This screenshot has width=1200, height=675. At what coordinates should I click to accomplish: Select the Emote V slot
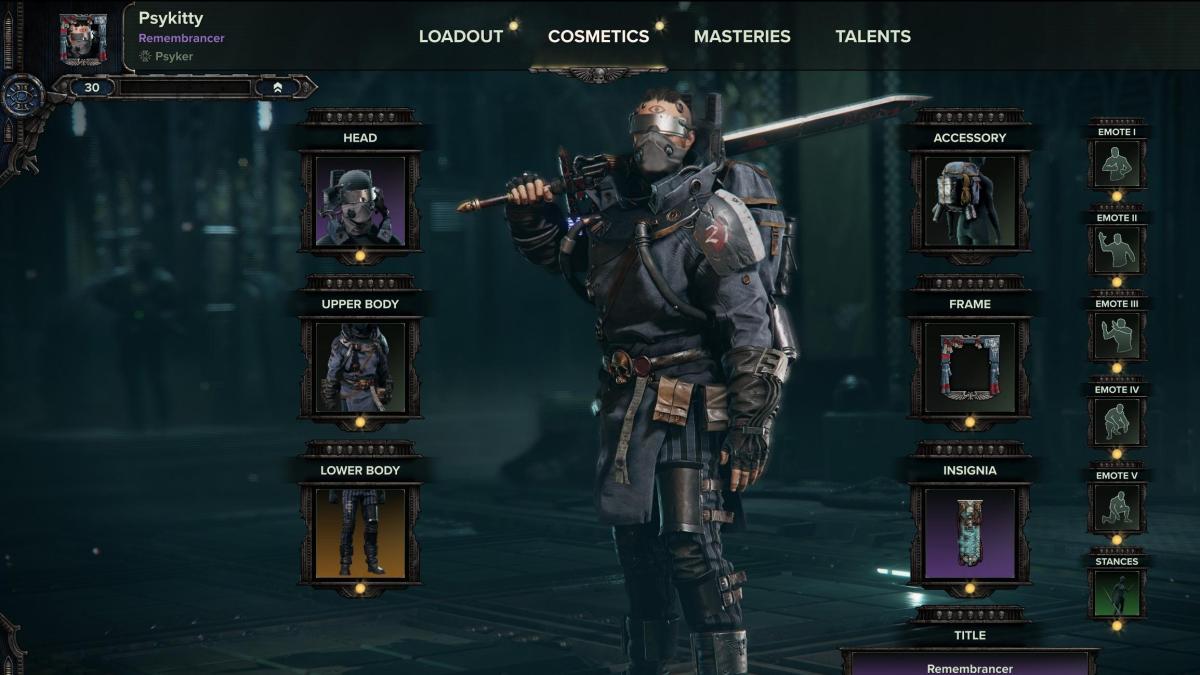tap(1116, 507)
